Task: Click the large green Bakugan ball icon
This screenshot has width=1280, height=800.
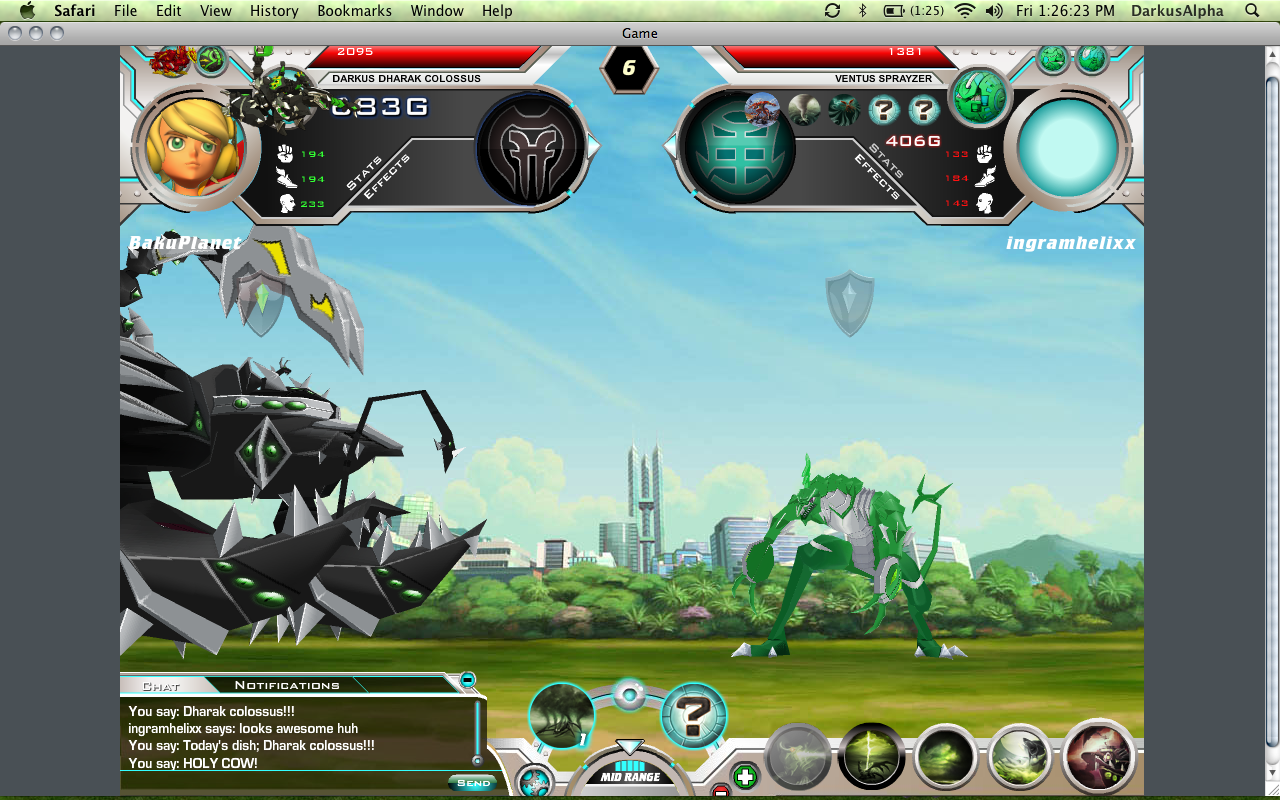Action: (978, 98)
